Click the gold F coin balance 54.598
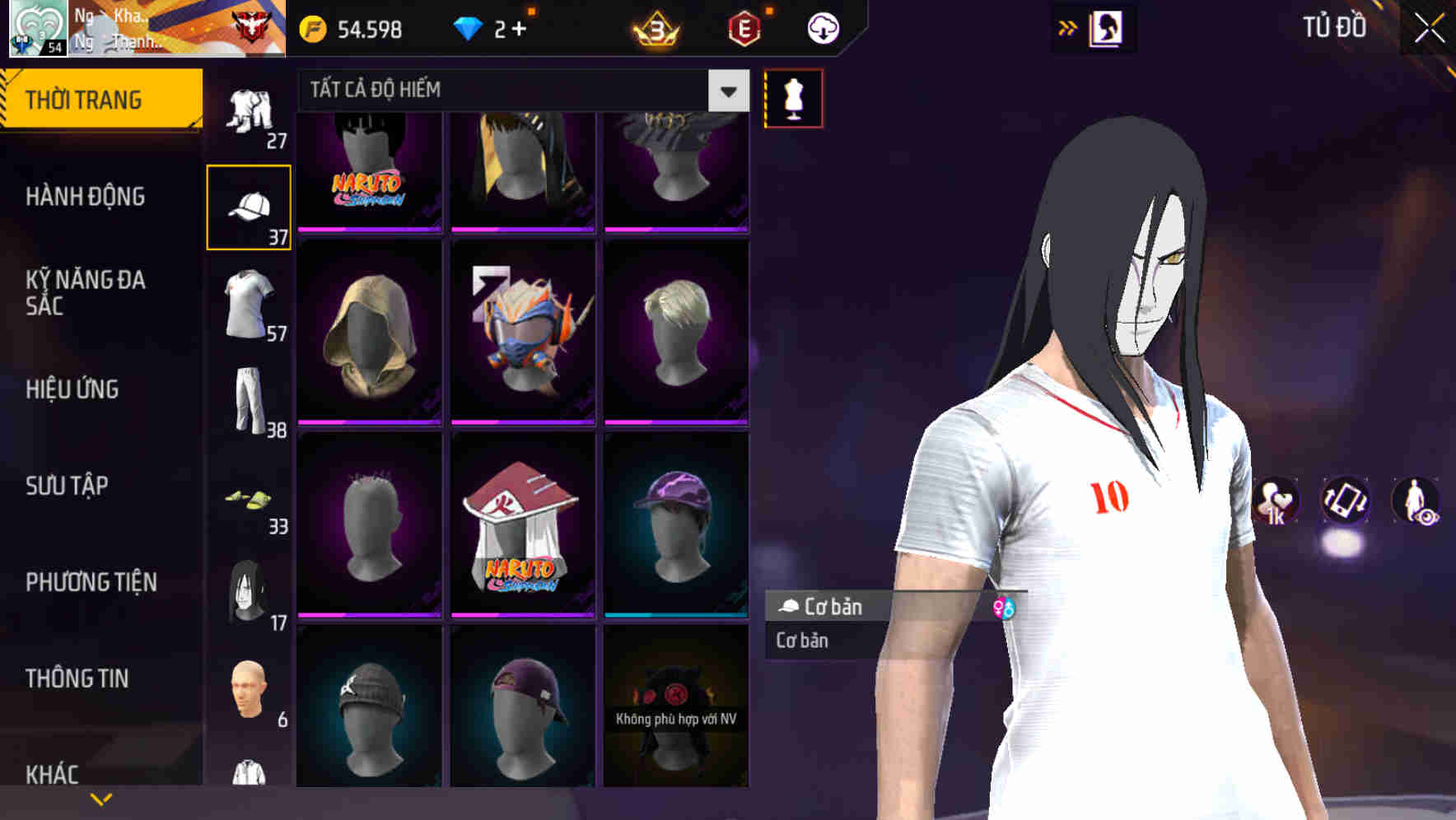 [x=354, y=27]
